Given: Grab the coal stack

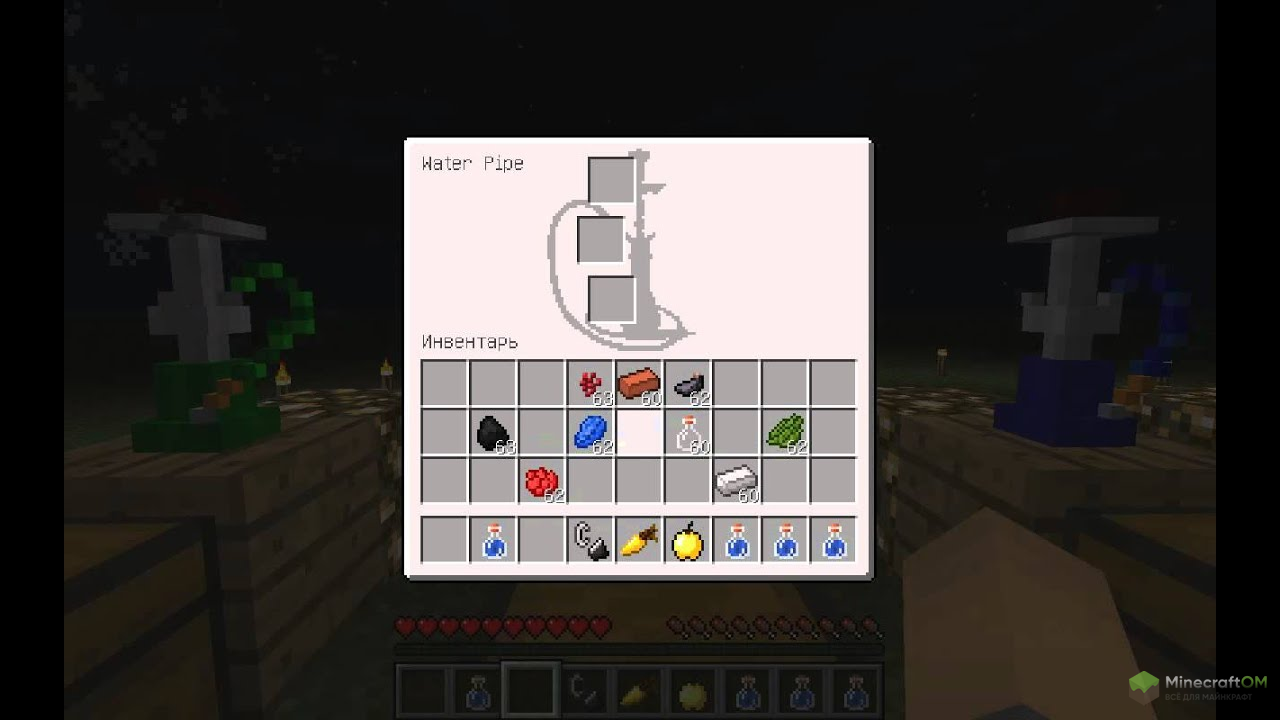Looking at the screenshot, I should coord(492,433).
